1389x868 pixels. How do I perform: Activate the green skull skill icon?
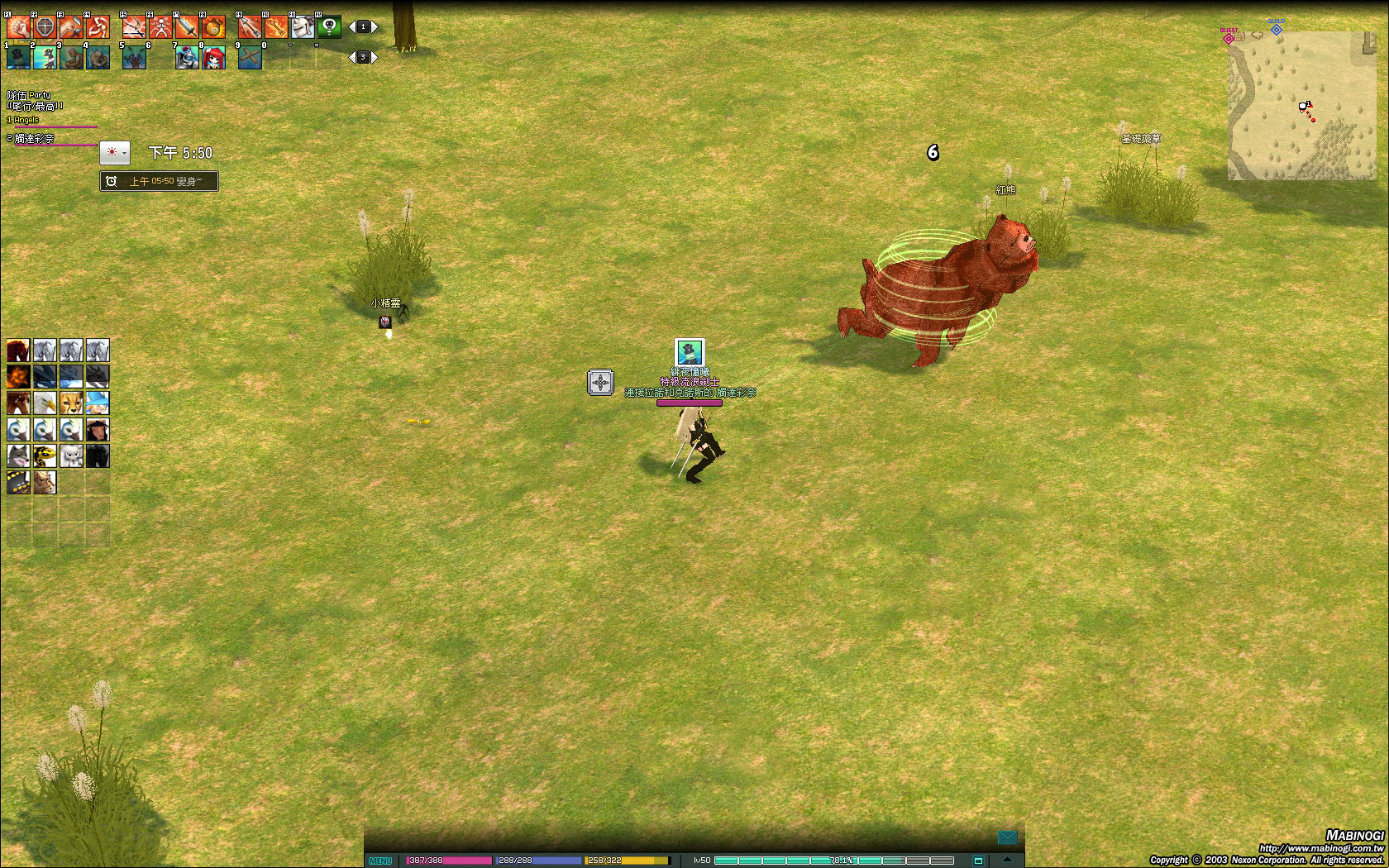click(329, 27)
